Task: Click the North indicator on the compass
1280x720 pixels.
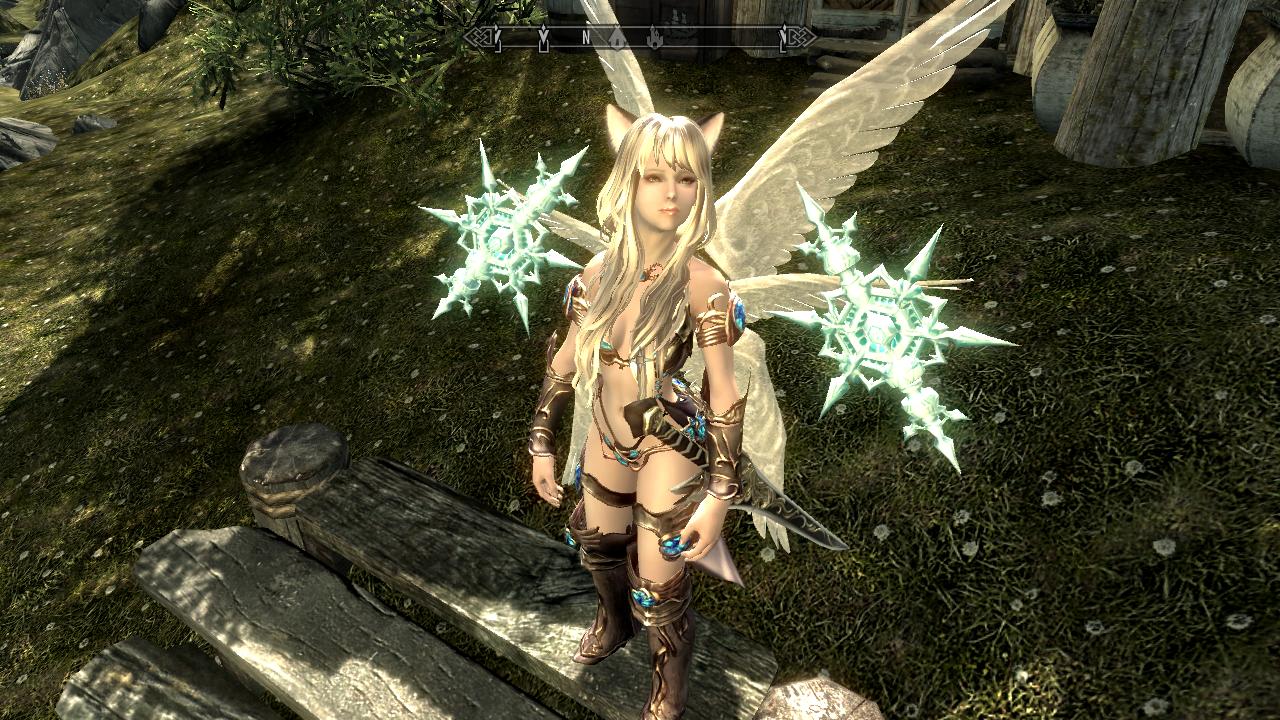Action: (x=586, y=38)
